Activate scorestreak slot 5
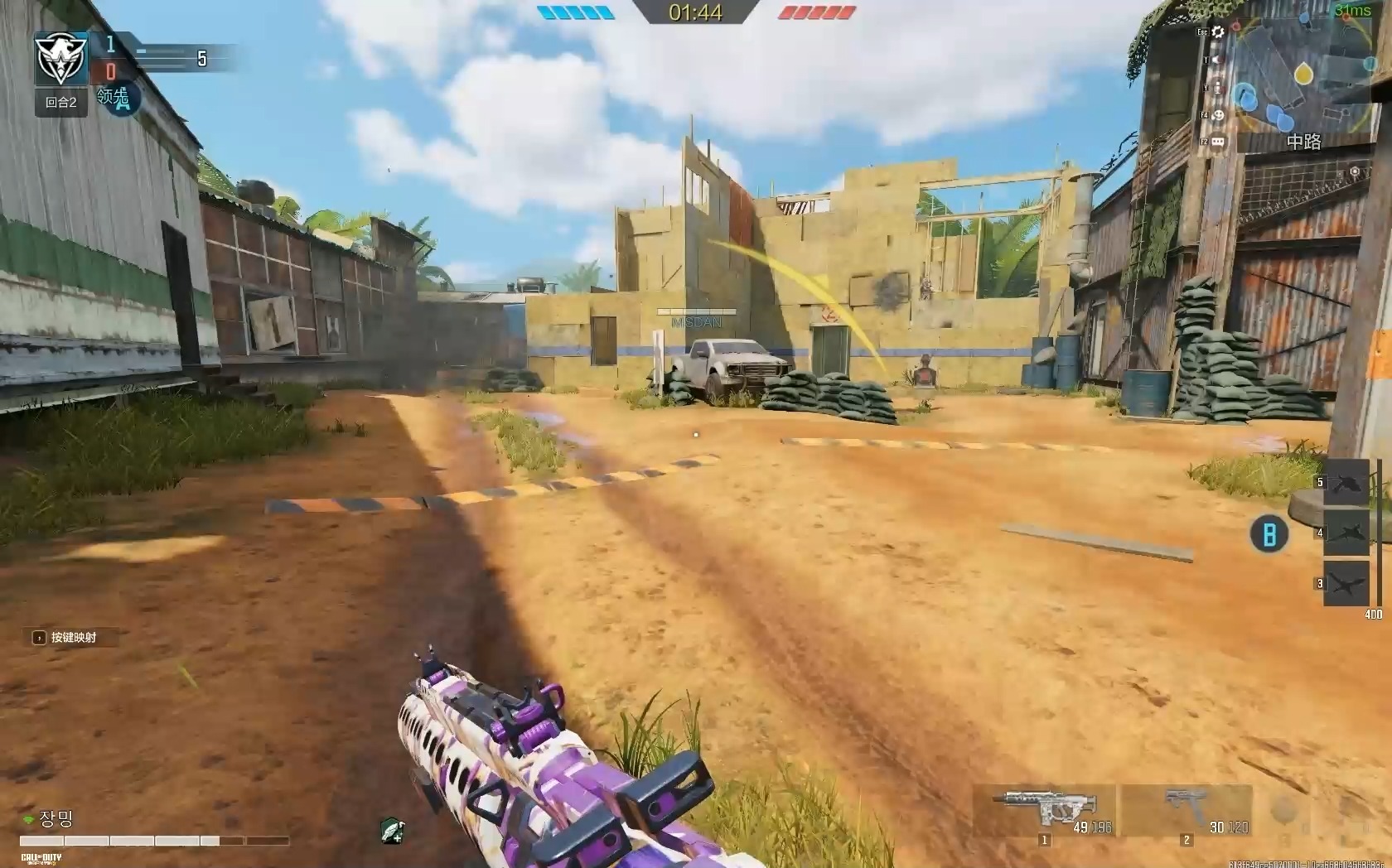Screen dimensions: 1392x868 (x=1346, y=483)
